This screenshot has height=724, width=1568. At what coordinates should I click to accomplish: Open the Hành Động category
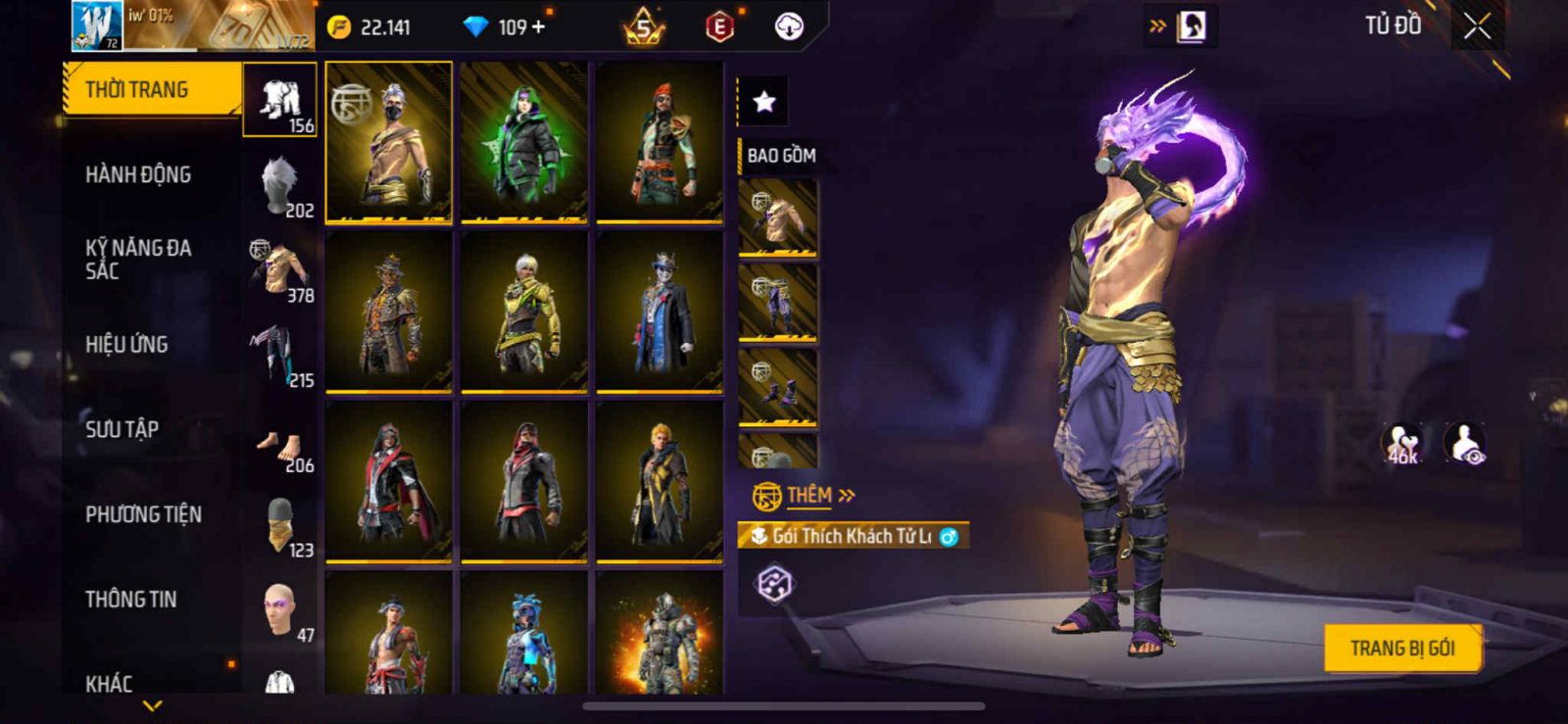click(138, 175)
